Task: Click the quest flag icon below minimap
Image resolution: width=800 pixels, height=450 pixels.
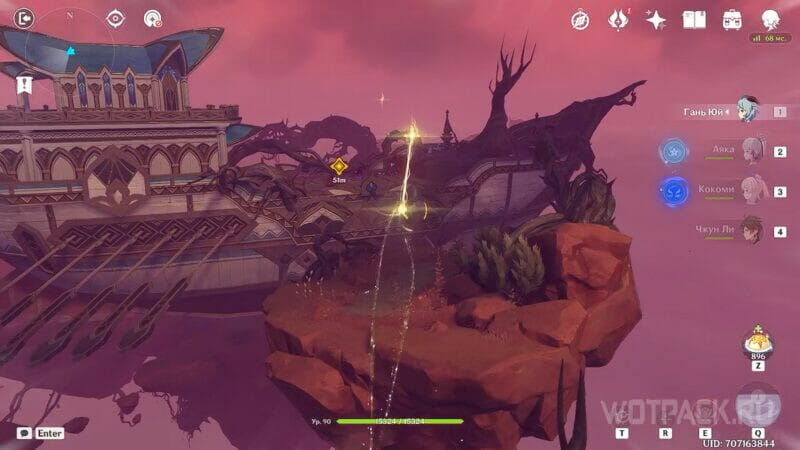Action: [24, 86]
